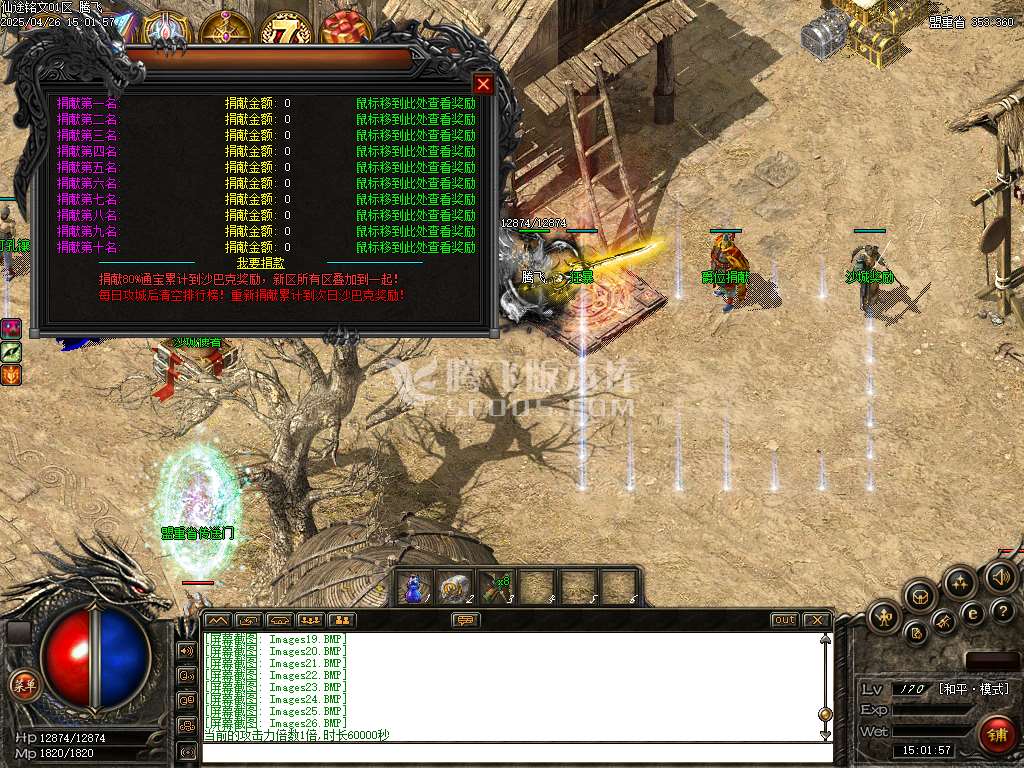Select the blue potion hotbar slot
This screenshot has width=1024, height=768.
(415, 587)
